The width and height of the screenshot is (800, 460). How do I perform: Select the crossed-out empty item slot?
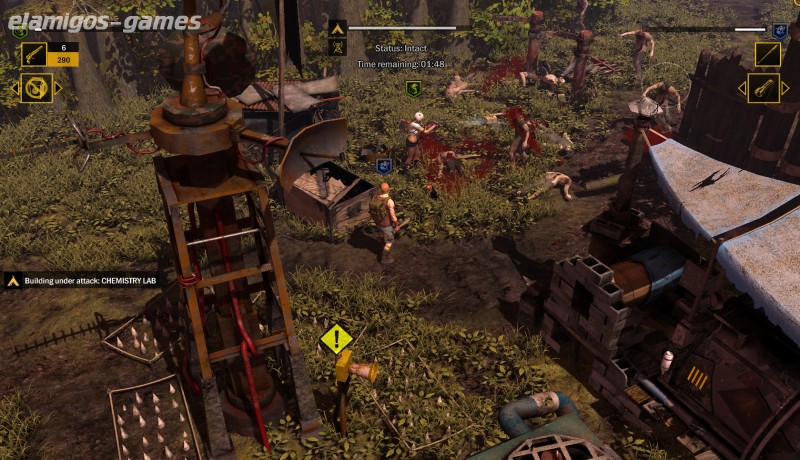tap(36, 88)
